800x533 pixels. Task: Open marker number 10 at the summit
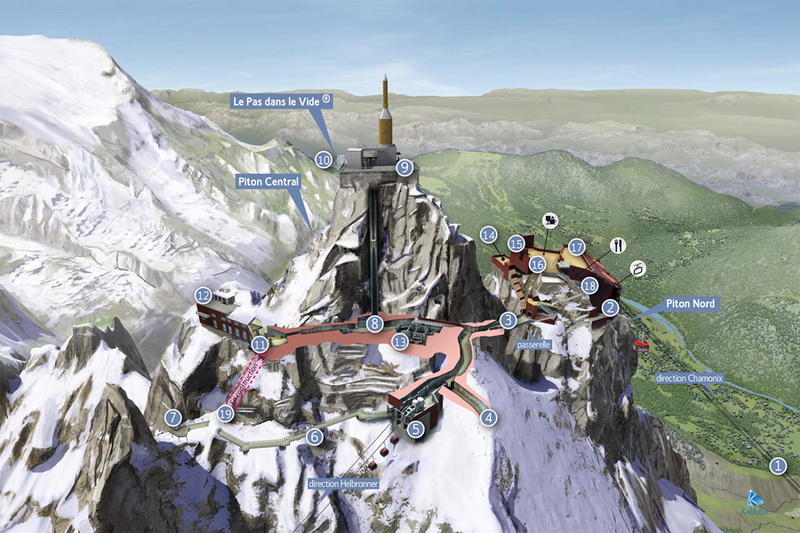point(323,159)
